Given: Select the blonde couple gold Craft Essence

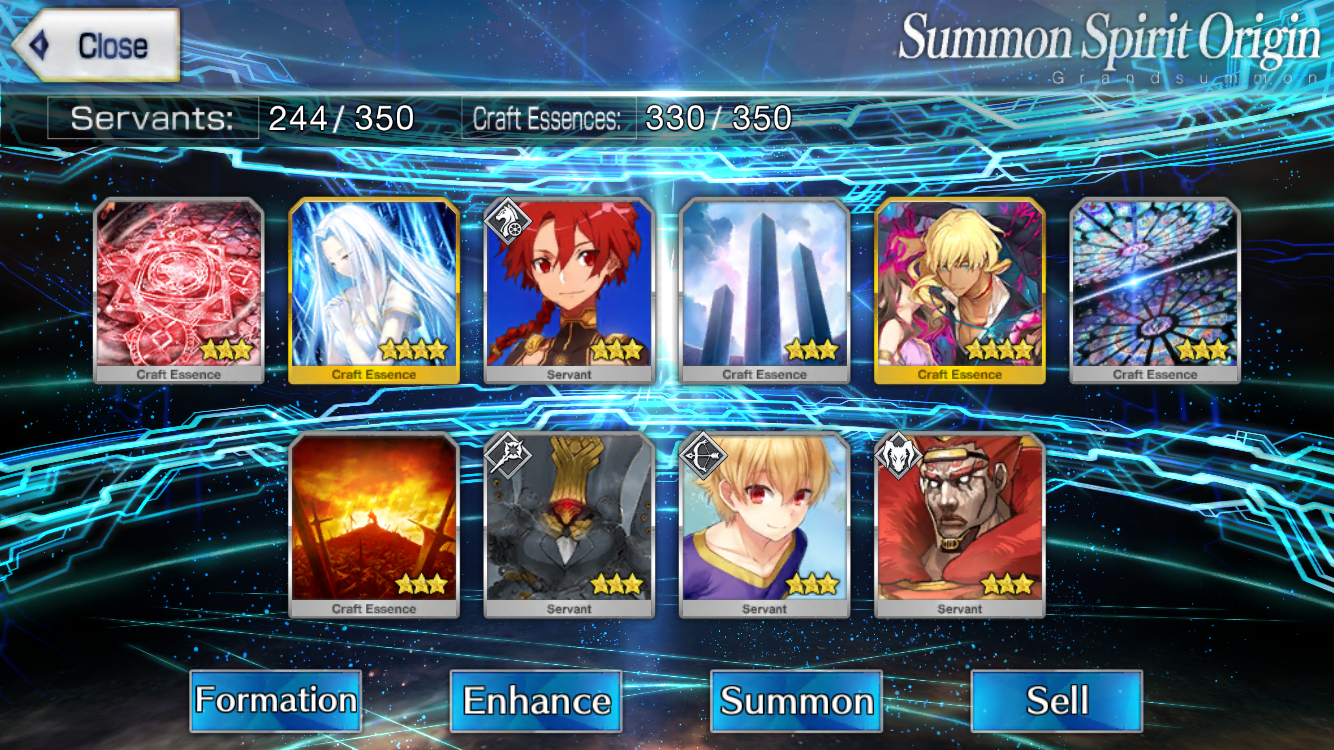Looking at the screenshot, I should [x=960, y=290].
